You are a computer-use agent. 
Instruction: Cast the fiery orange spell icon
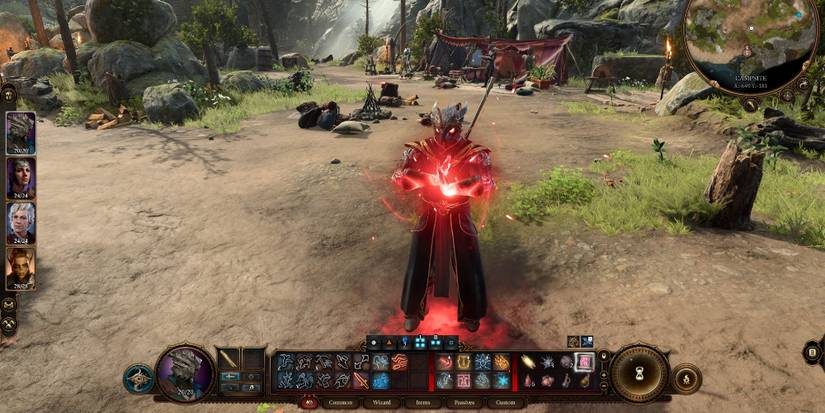[x=501, y=362]
